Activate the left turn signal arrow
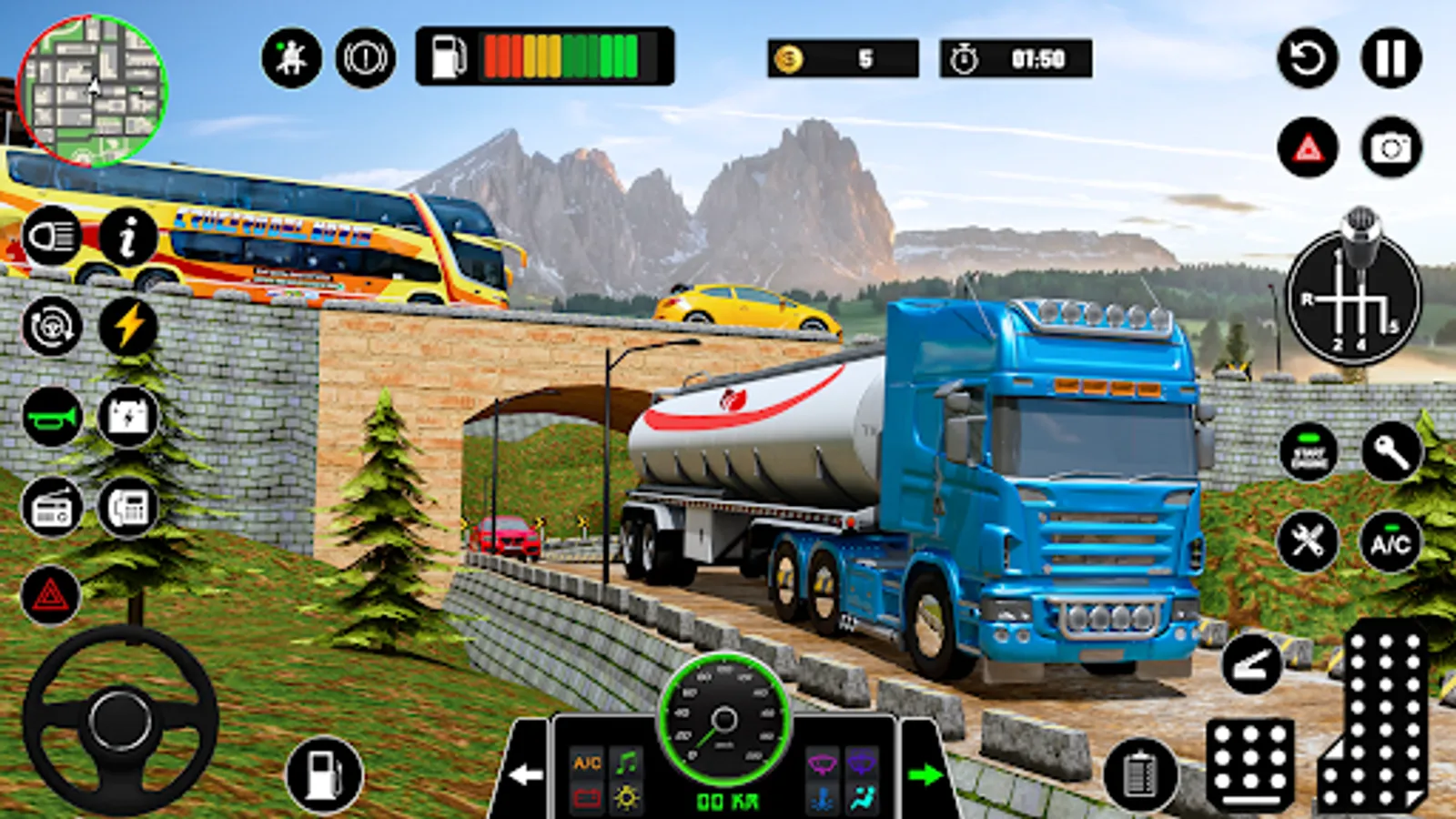 tap(525, 774)
